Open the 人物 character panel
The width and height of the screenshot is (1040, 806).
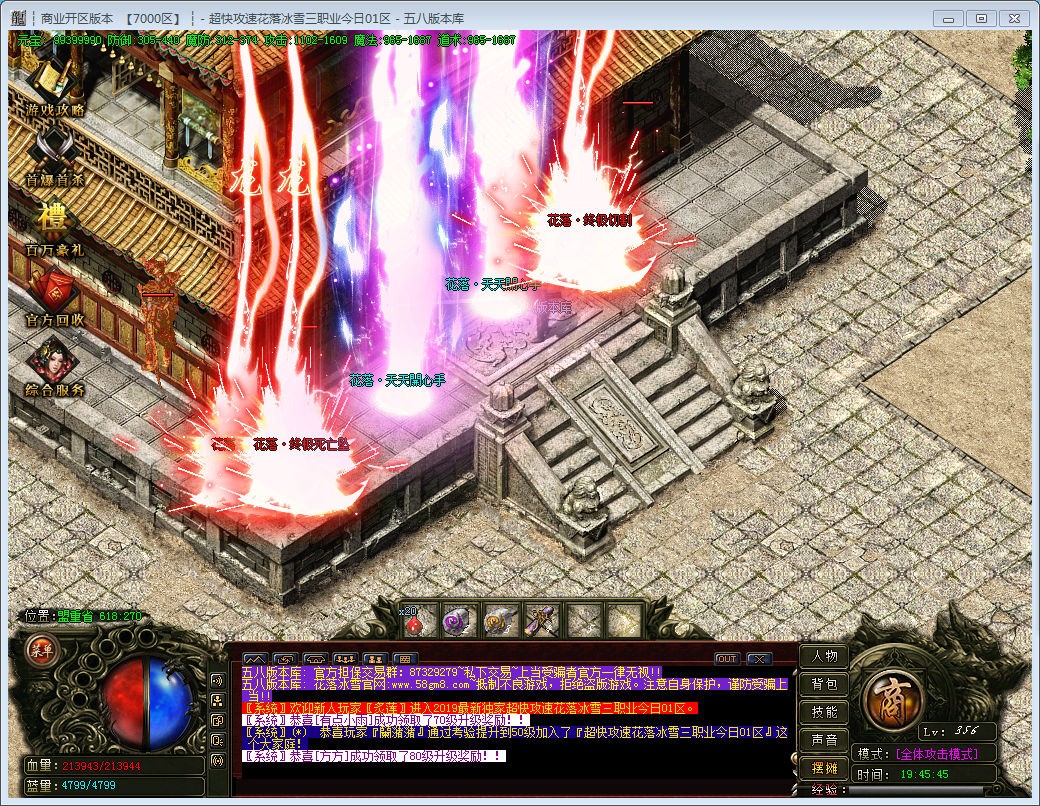pos(824,657)
